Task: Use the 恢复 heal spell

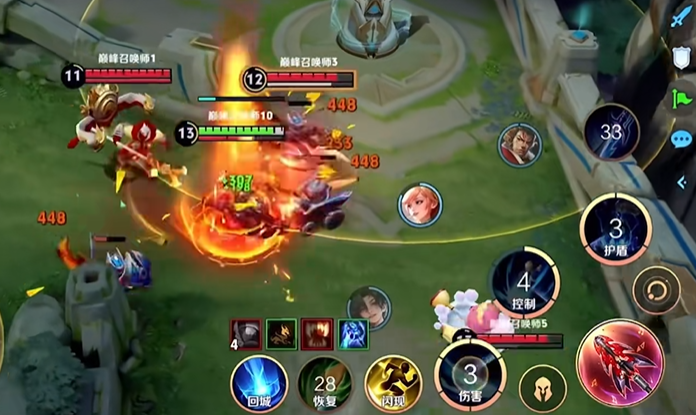Action: click(x=325, y=384)
